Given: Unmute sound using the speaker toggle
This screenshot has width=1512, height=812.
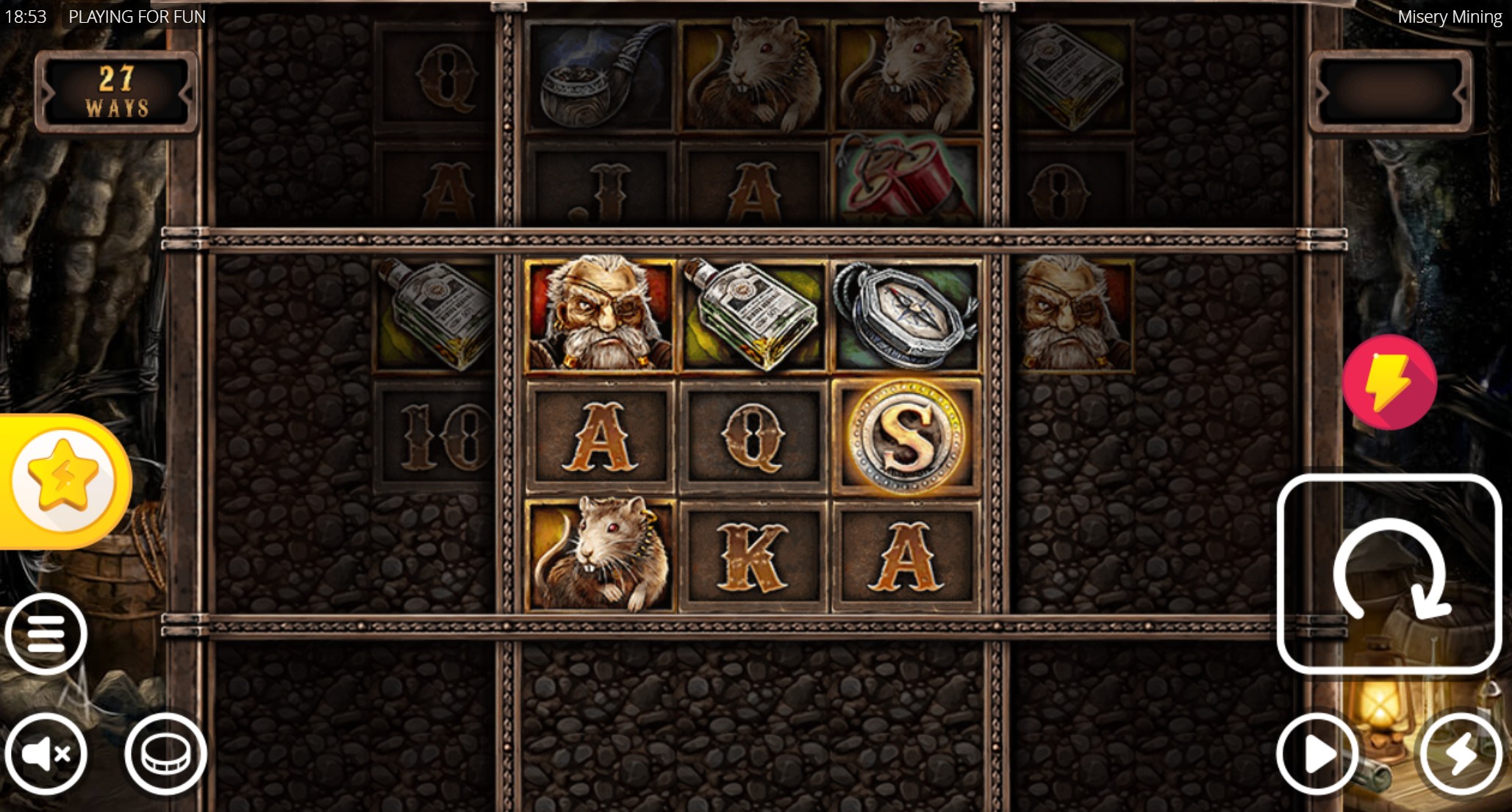Looking at the screenshot, I should pyautogui.click(x=46, y=753).
